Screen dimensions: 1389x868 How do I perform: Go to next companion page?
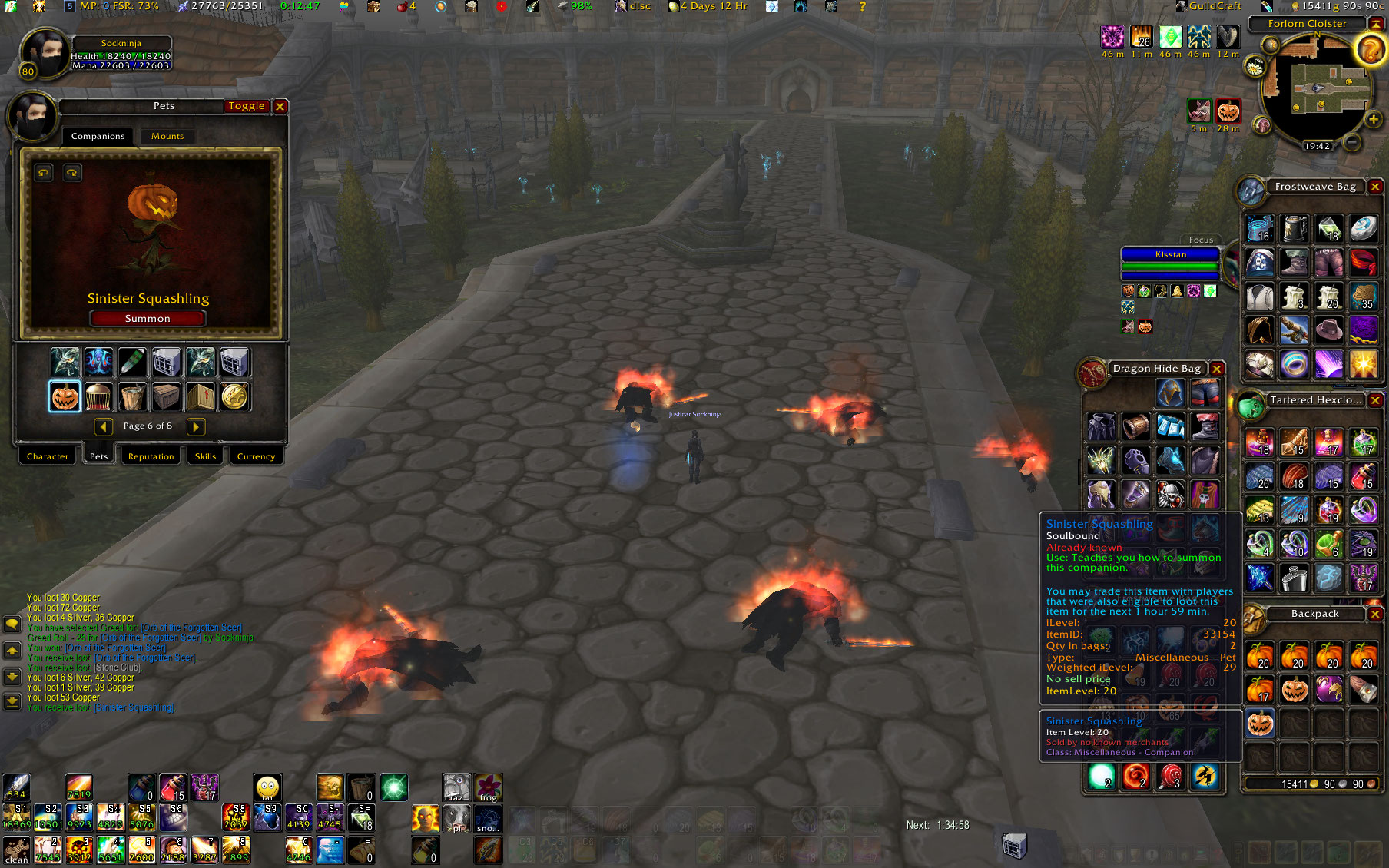196,426
